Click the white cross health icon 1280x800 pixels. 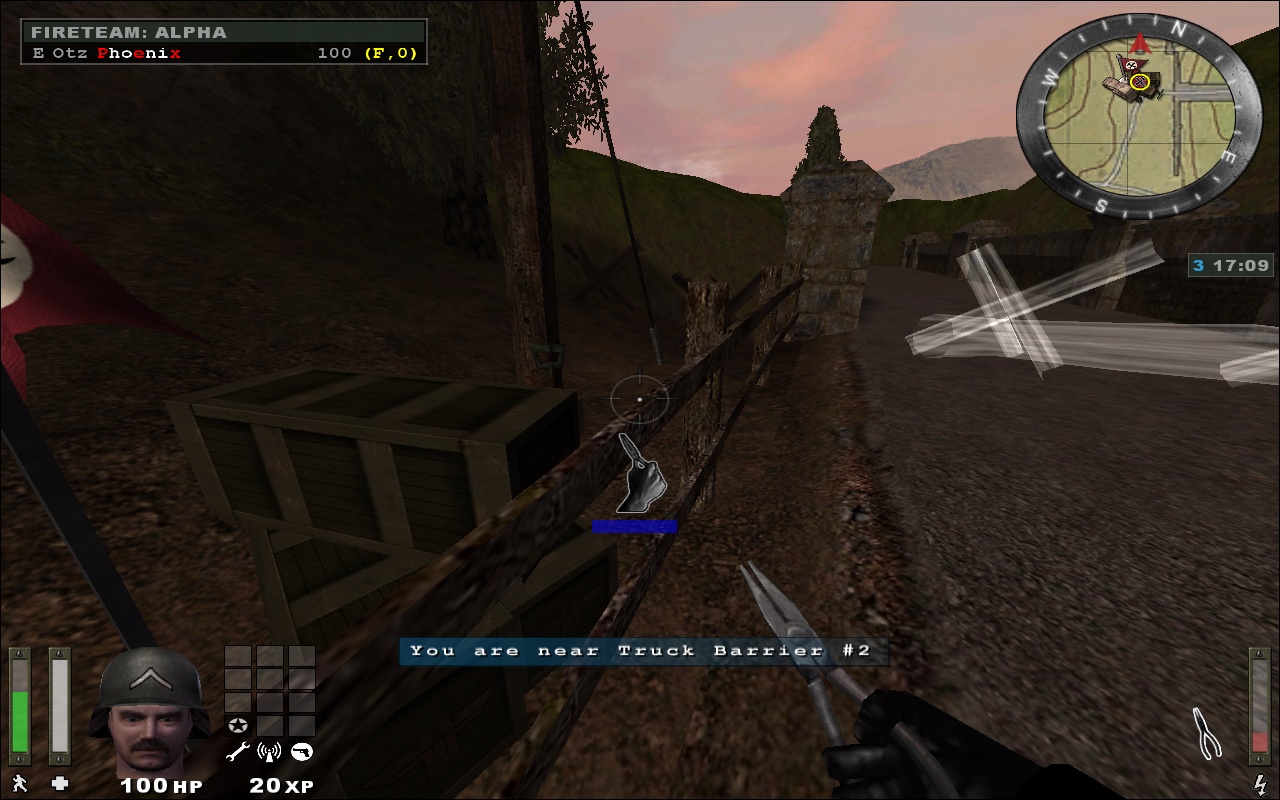(60, 783)
